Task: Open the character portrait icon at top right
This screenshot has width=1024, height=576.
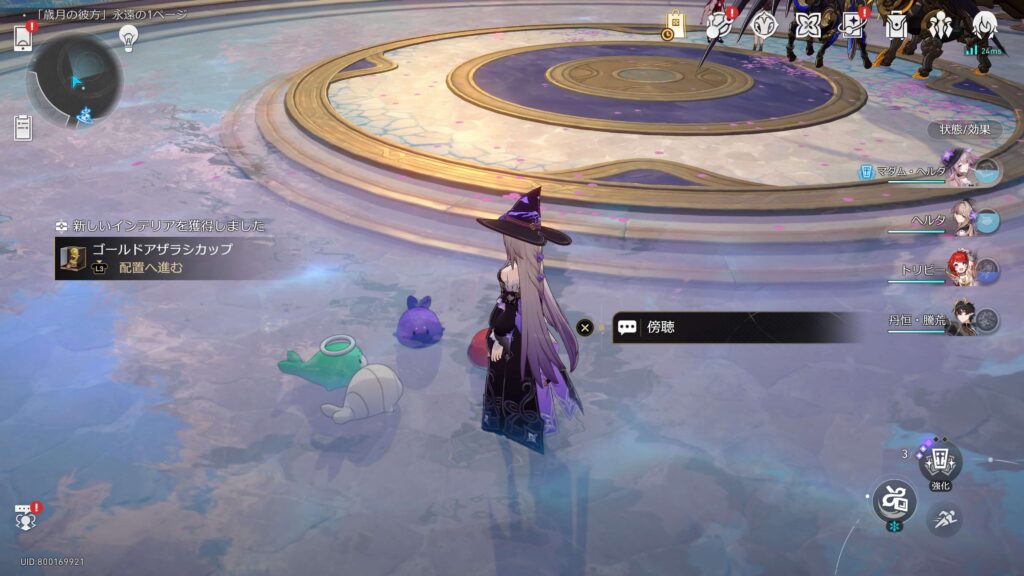Action: pos(984,25)
